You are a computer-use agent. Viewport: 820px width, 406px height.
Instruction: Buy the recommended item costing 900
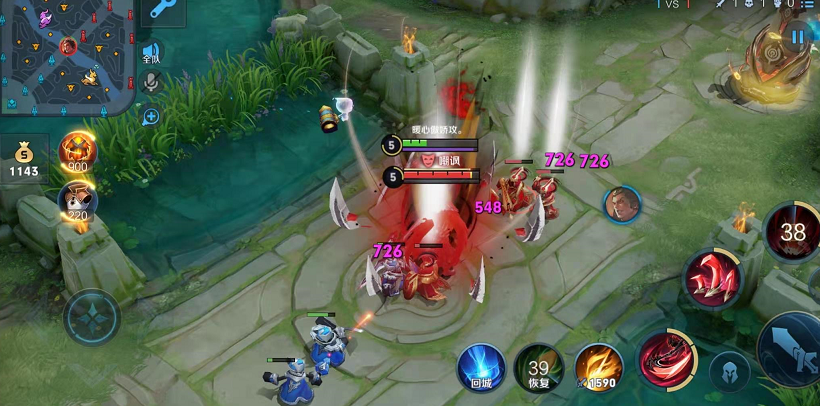coord(77,153)
